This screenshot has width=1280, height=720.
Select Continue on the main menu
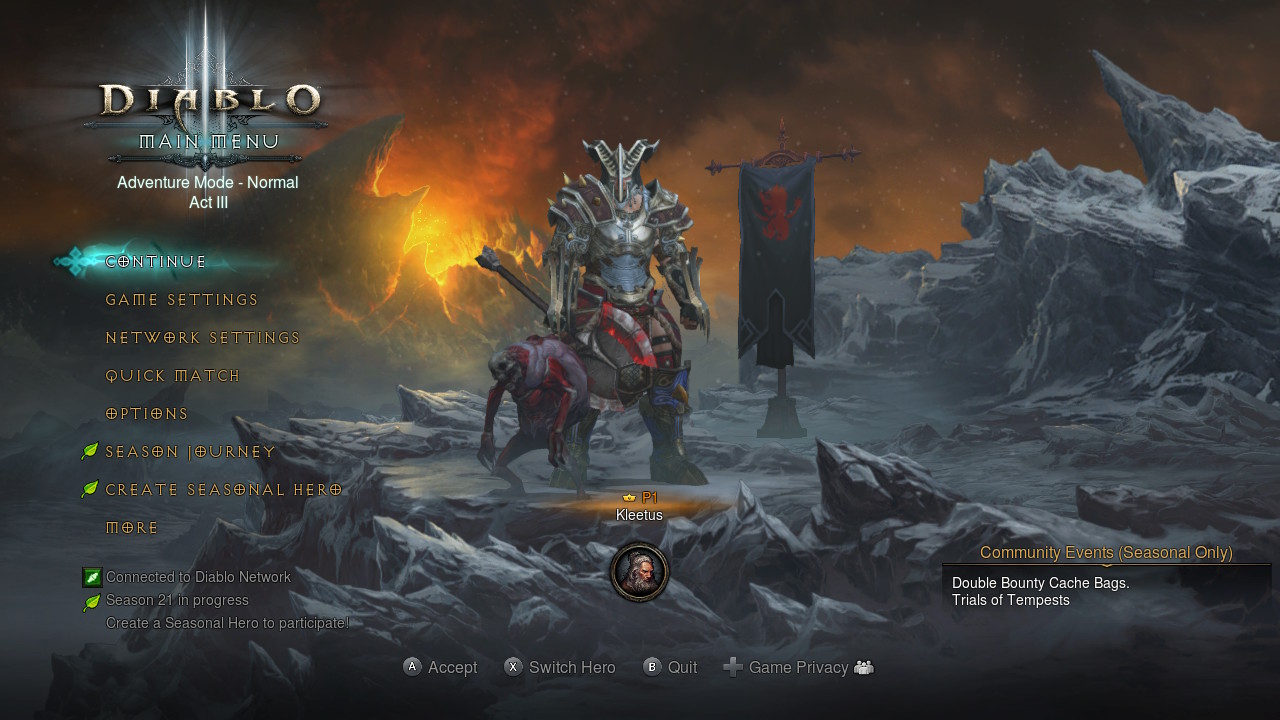coord(156,262)
